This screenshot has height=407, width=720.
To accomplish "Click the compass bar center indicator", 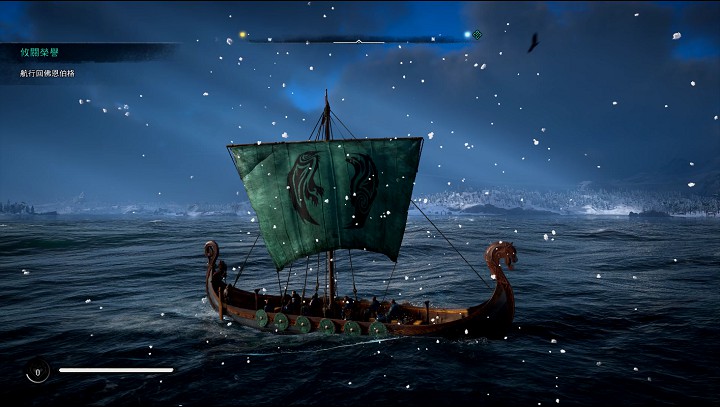I will (x=359, y=40).
